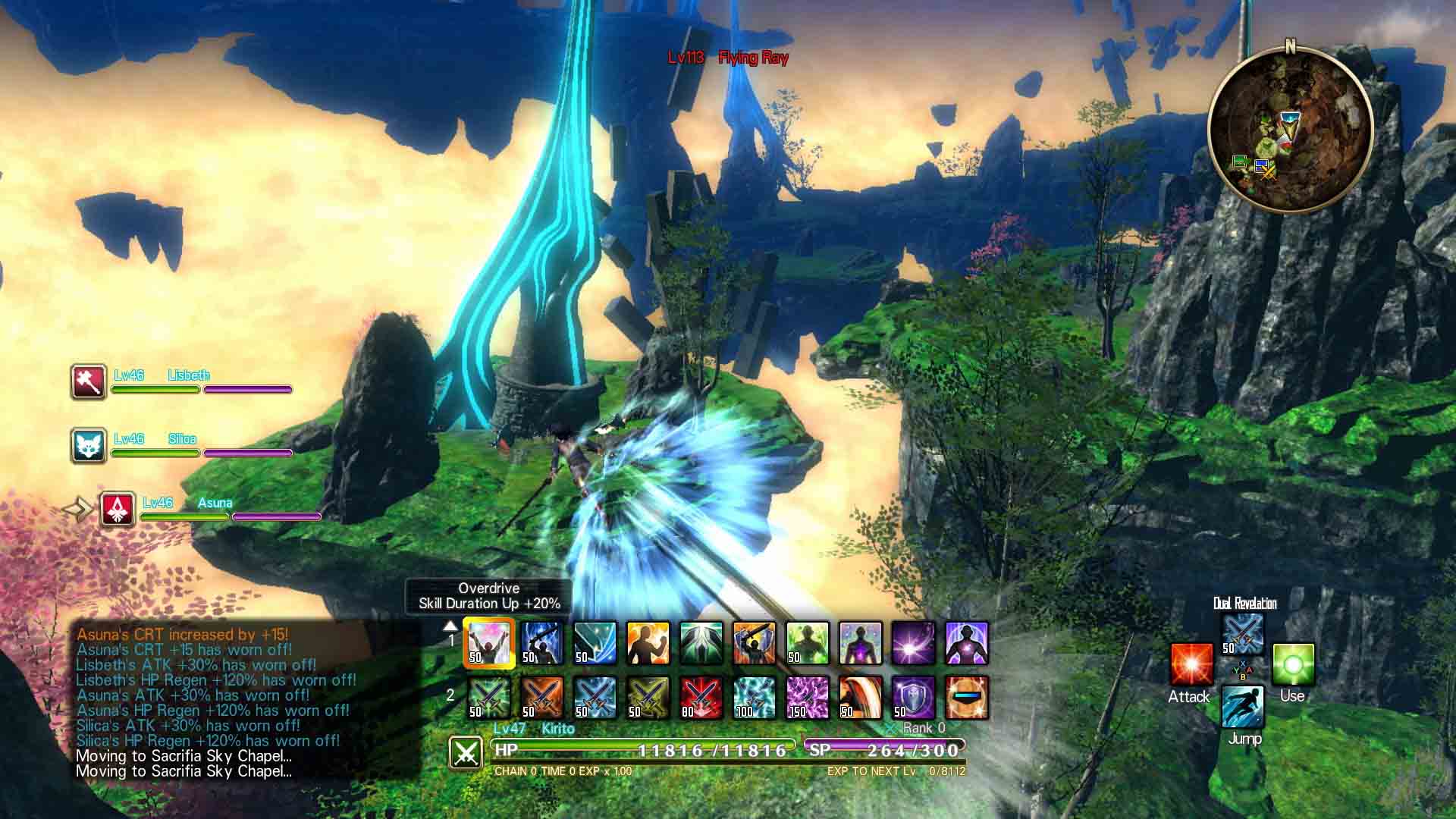Click the red crossed-swords 80 SP skill icon

(x=701, y=698)
